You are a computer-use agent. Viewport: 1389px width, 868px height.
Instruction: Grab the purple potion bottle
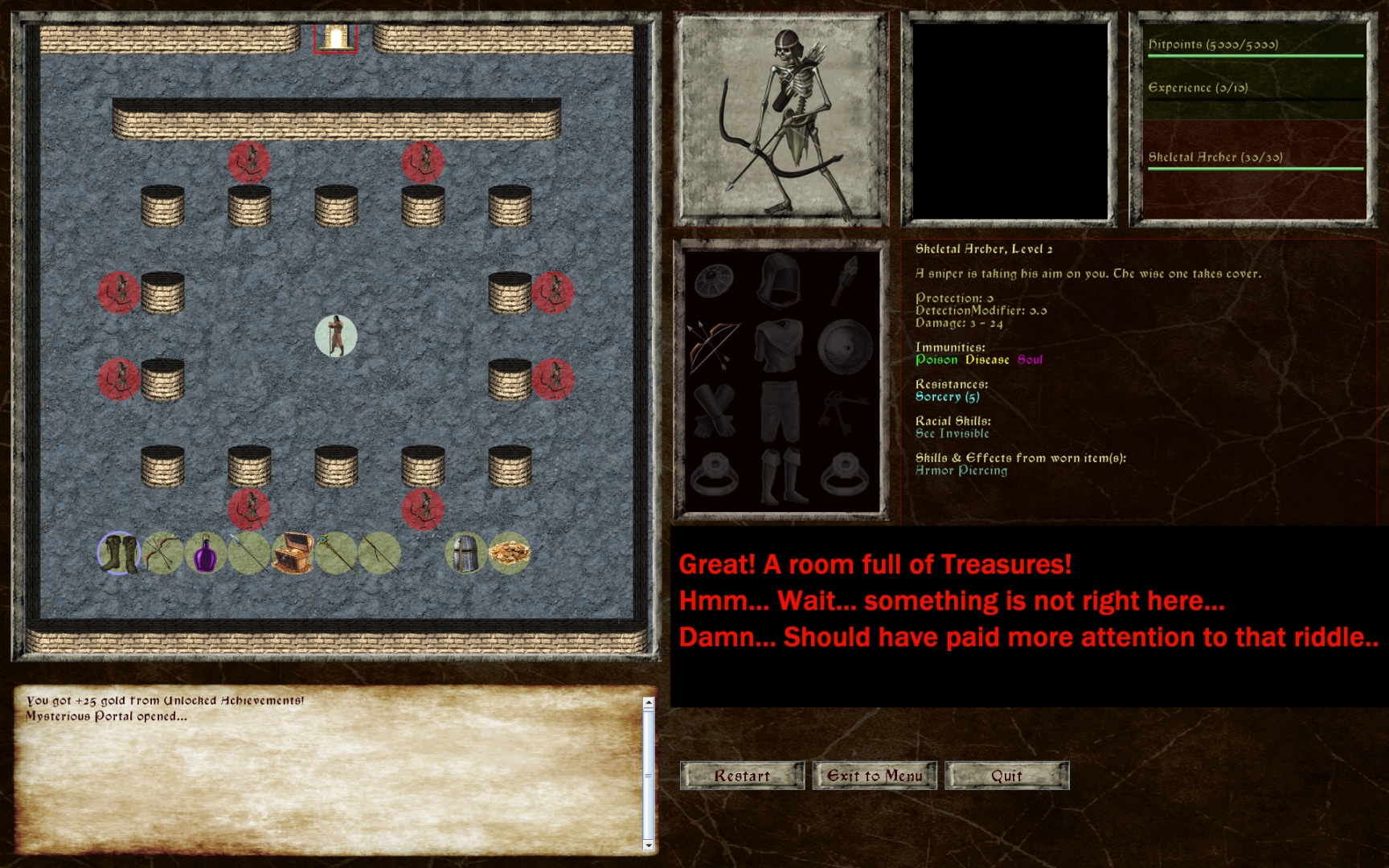(206, 555)
